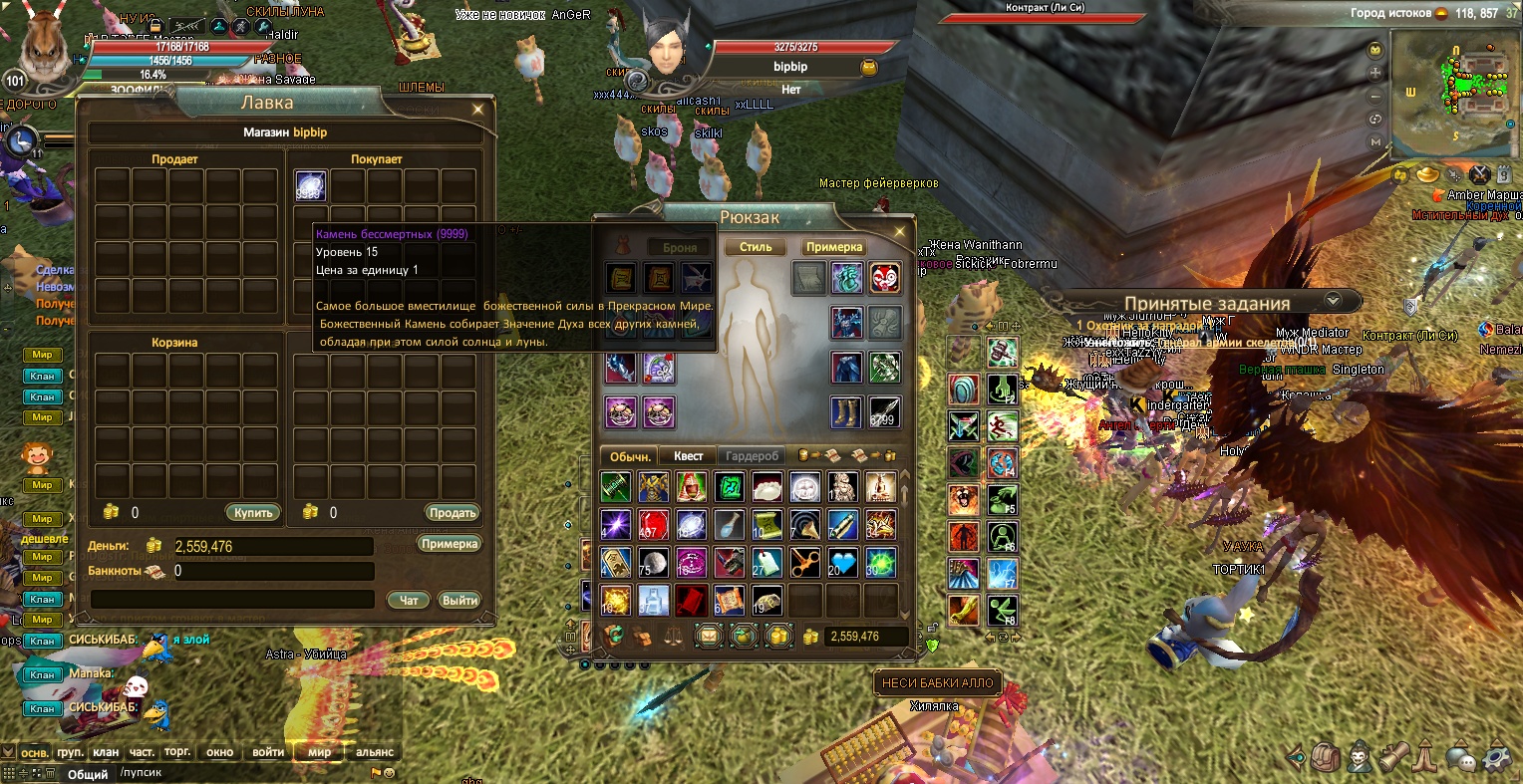Open the Квест inventory tab
The height and width of the screenshot is (784, 1523).
coord(688,456)
